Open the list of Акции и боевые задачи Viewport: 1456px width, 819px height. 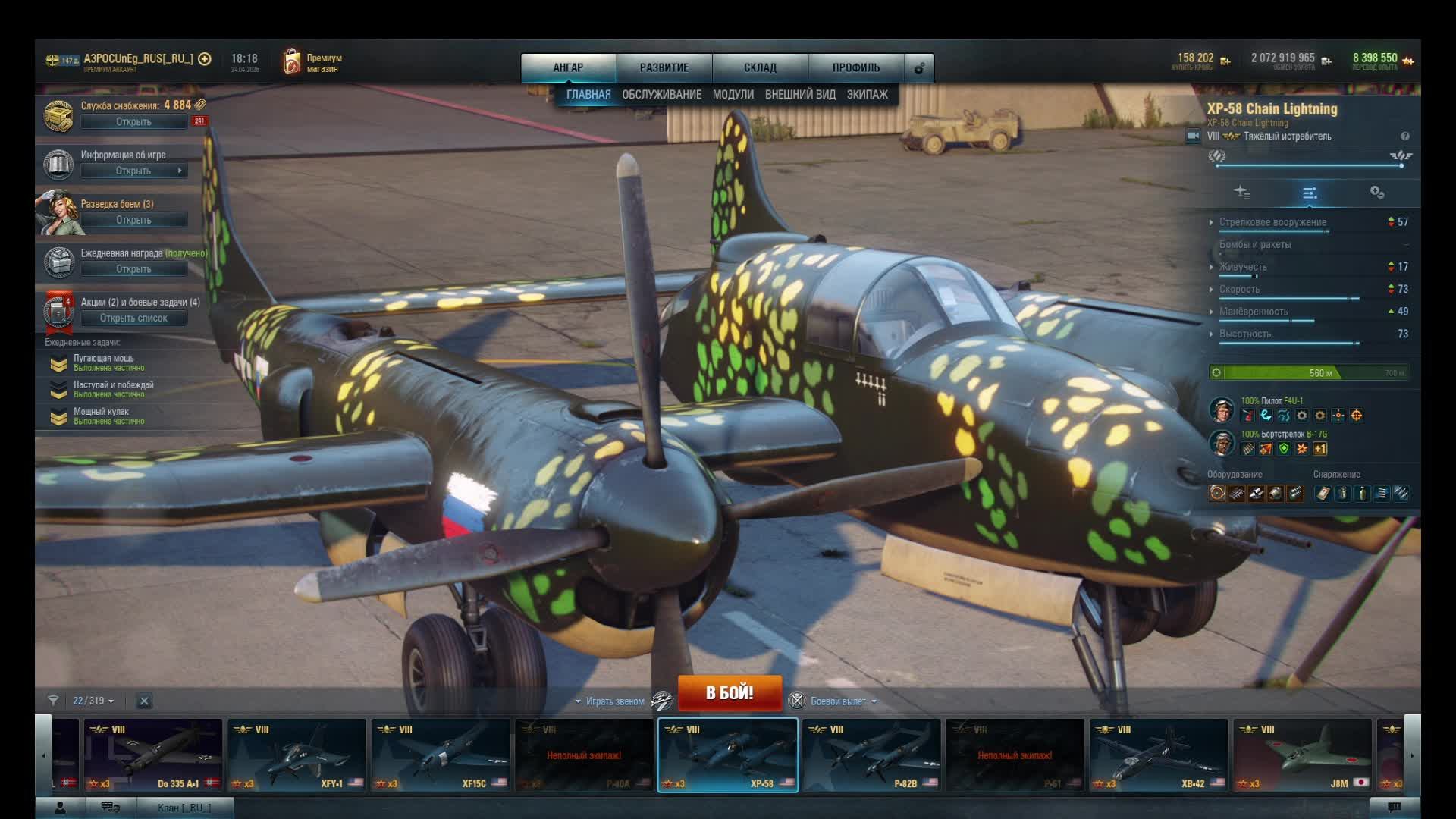coord(133,318)
